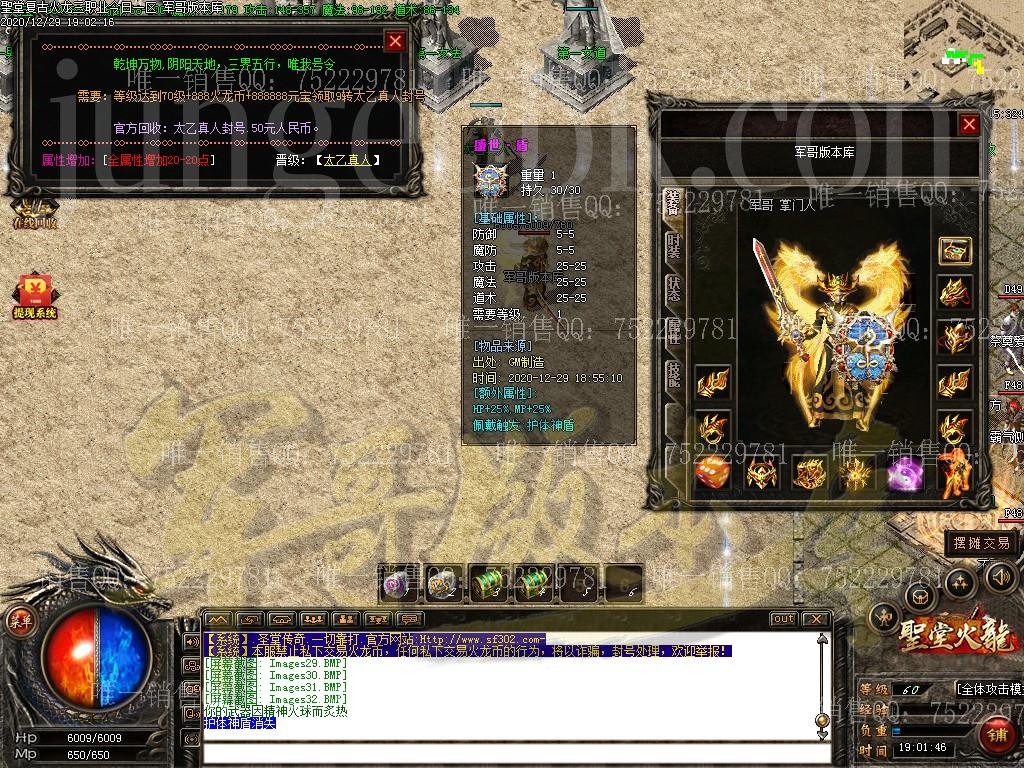Open the 在线回收 online recycle icon
Image resolution: width=1024 pixels, height=768 pixels.
point(33,212)
